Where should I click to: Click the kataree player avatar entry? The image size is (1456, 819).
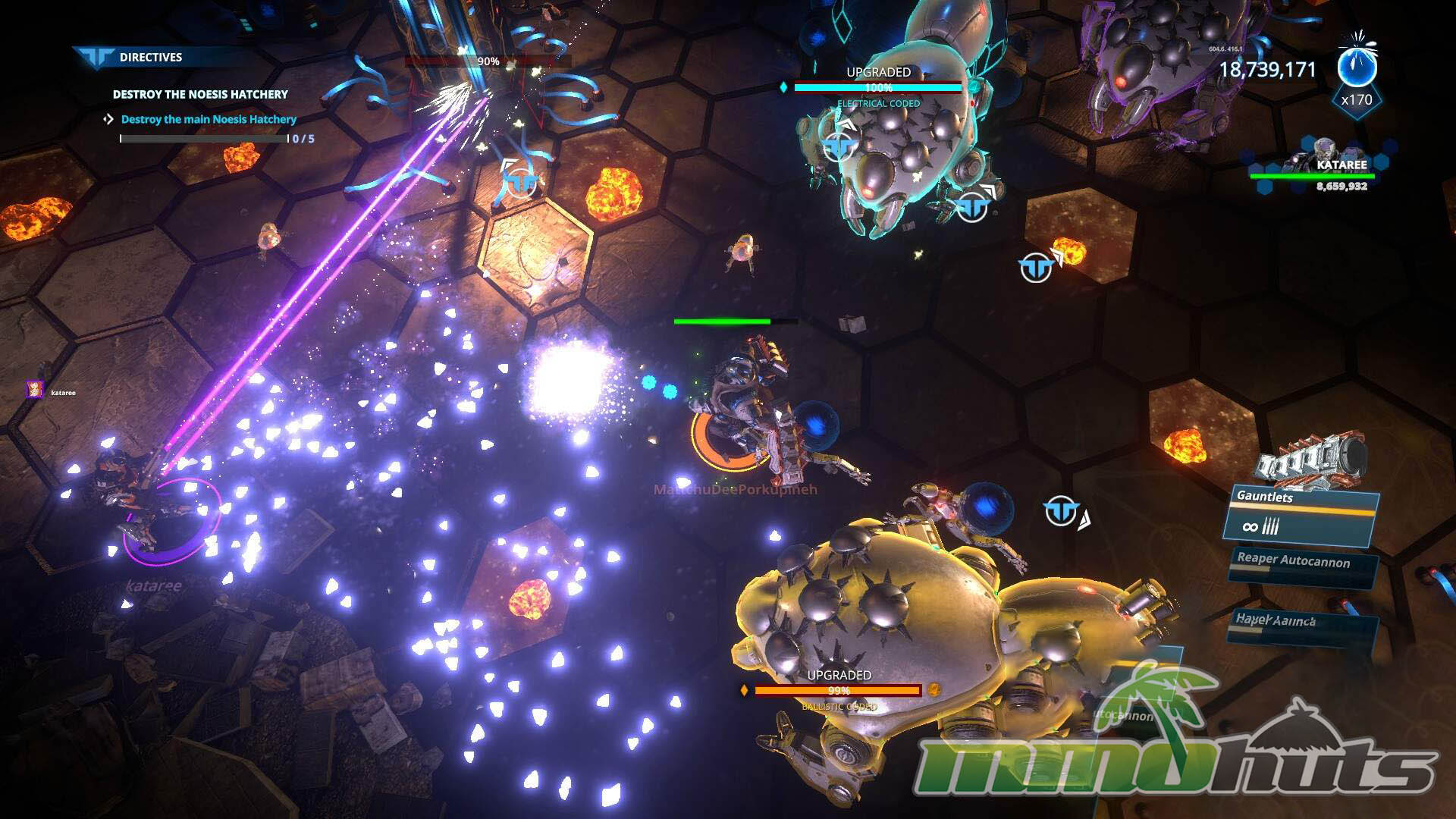pyautogui.click(x=36, y=391)
